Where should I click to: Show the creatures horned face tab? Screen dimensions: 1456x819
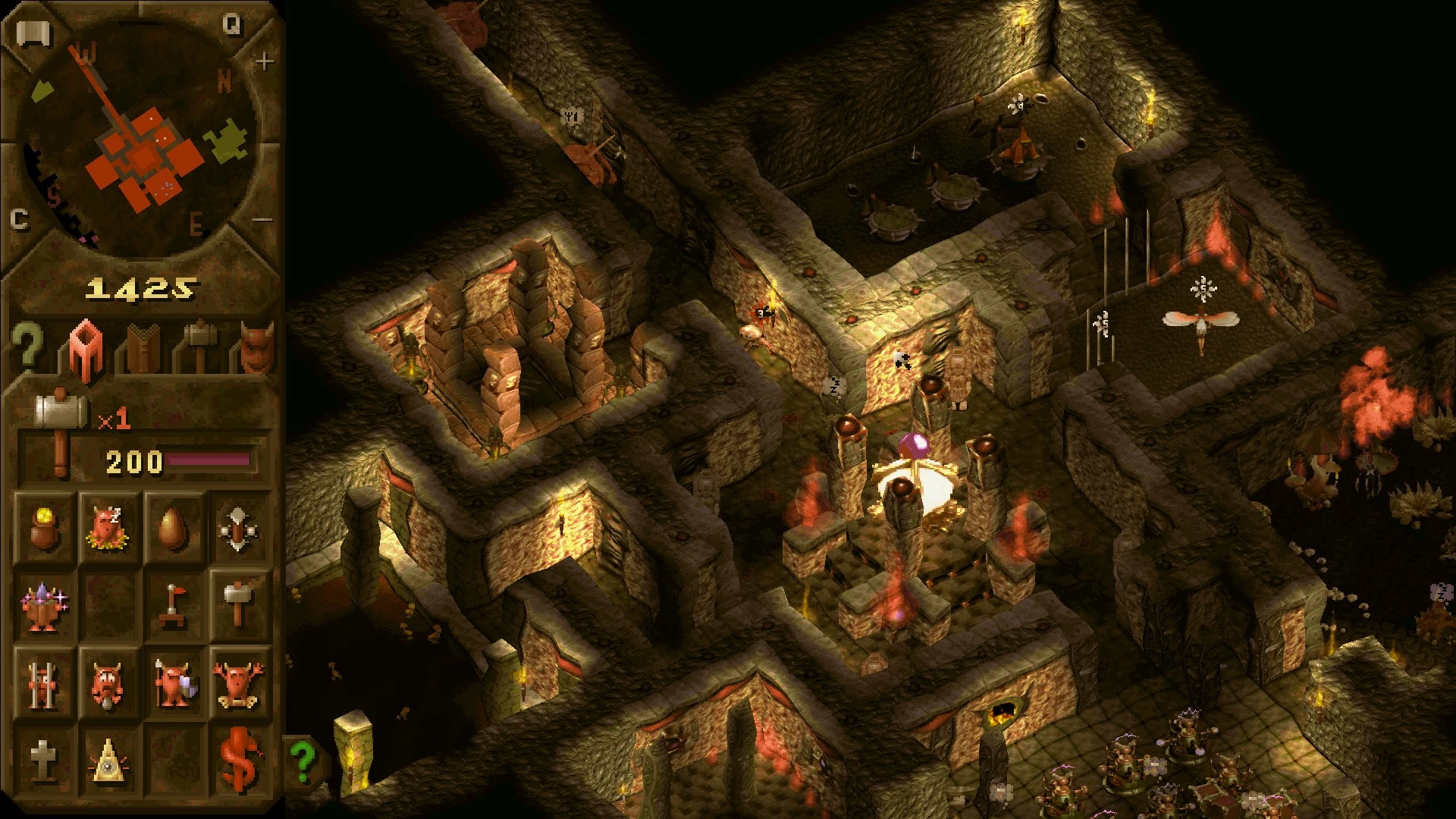tap(256, 347)
